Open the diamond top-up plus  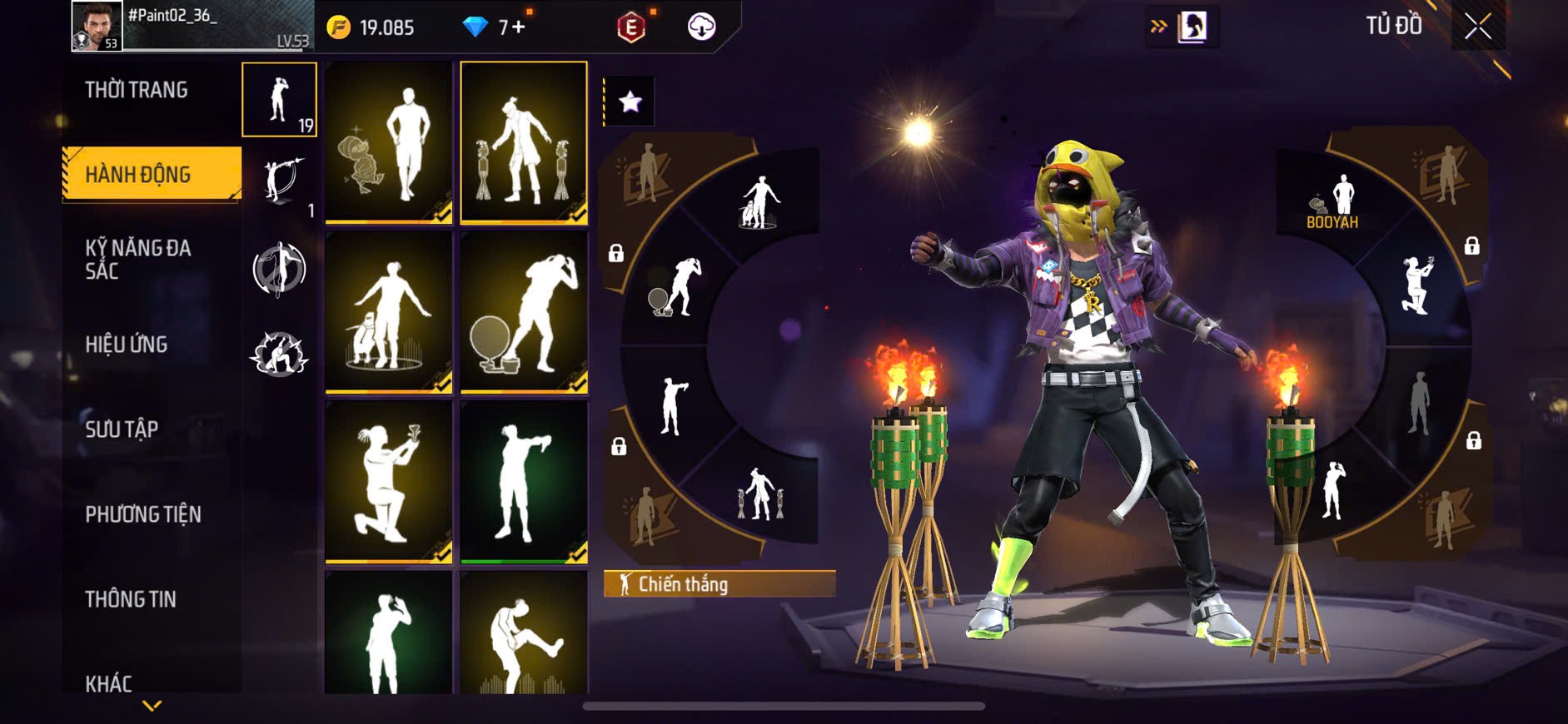[x=518, y=27]
